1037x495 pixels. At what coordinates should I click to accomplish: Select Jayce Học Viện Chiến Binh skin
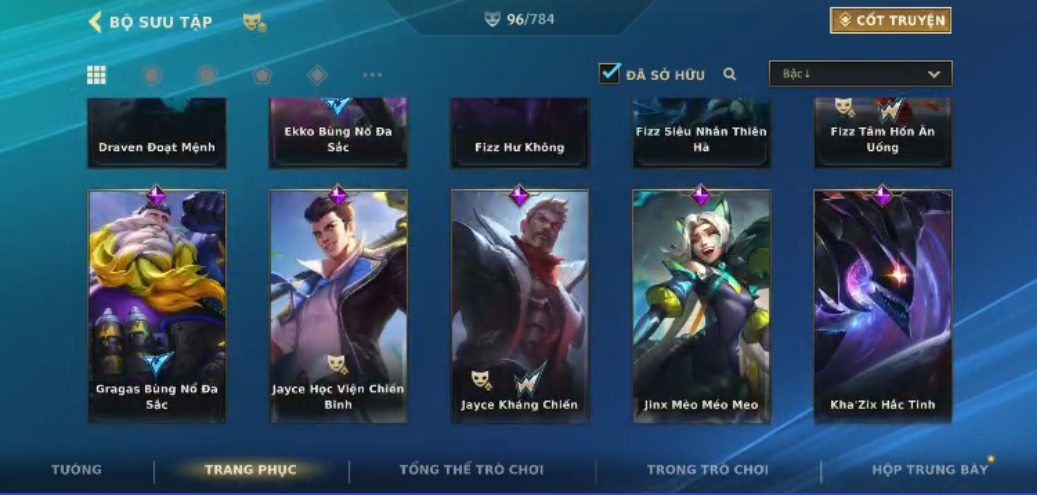coord(338,305)
